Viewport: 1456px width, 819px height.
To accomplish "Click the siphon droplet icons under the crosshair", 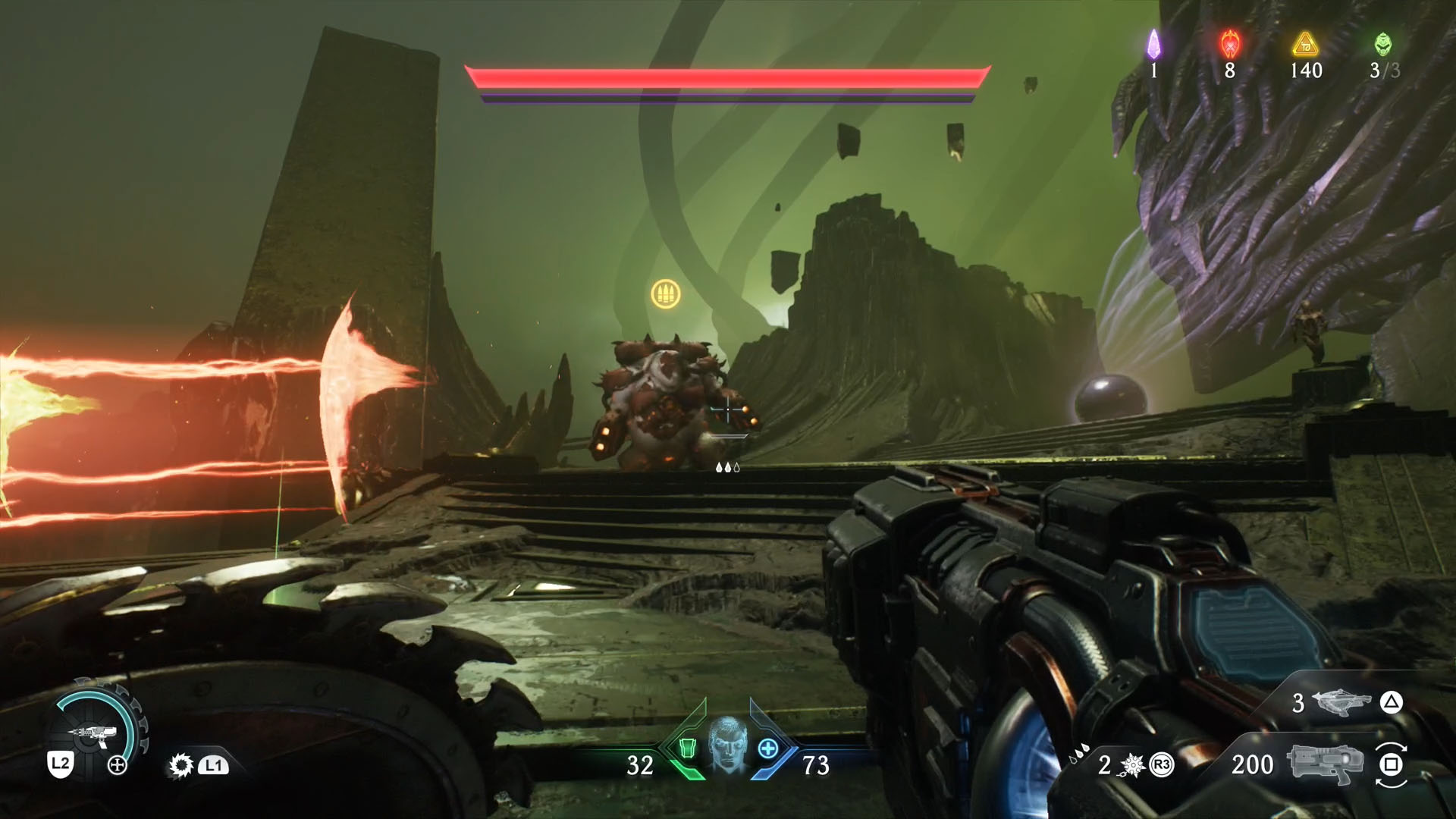I will tap(728, 468).
